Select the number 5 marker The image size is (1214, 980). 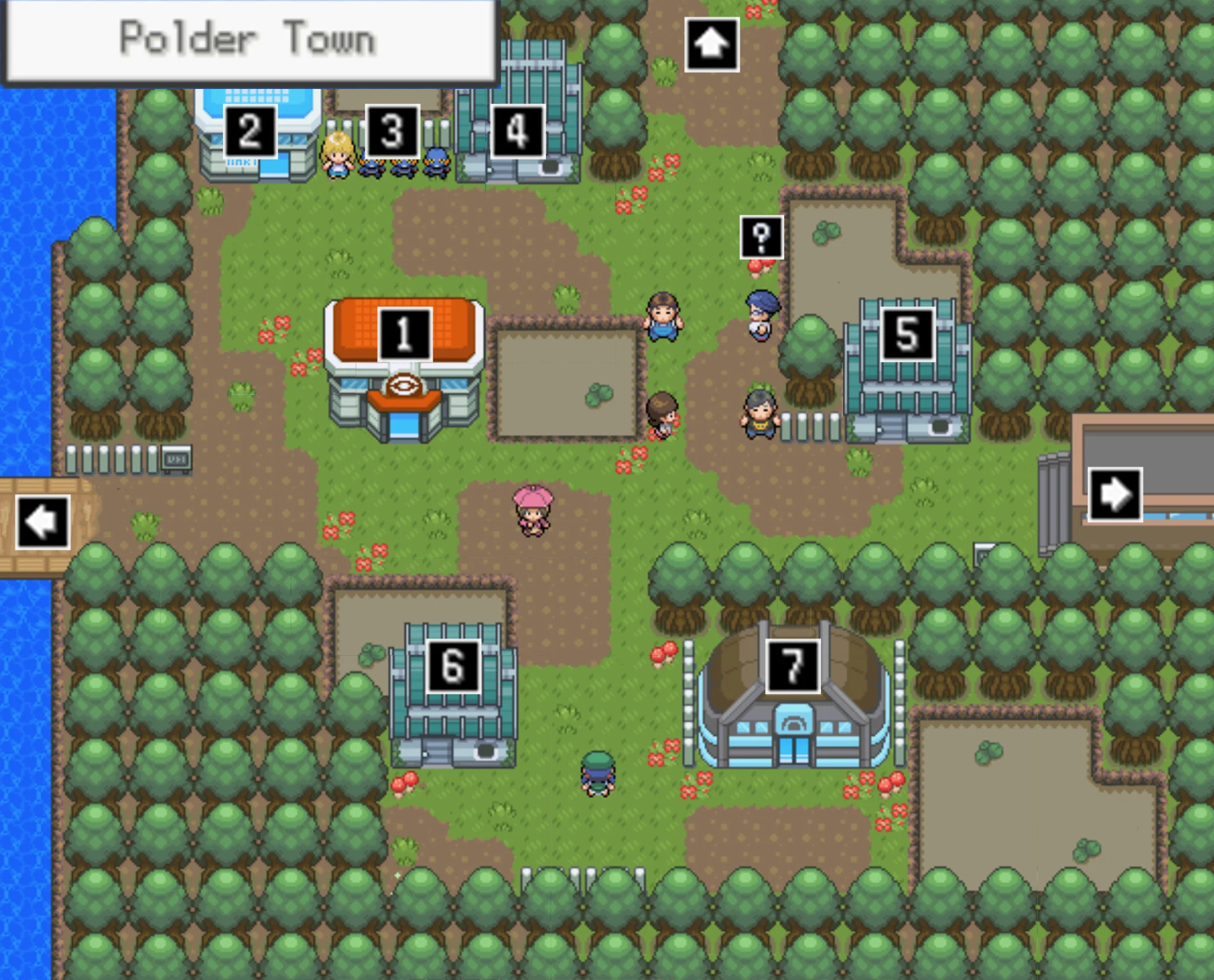pos(908,334)
